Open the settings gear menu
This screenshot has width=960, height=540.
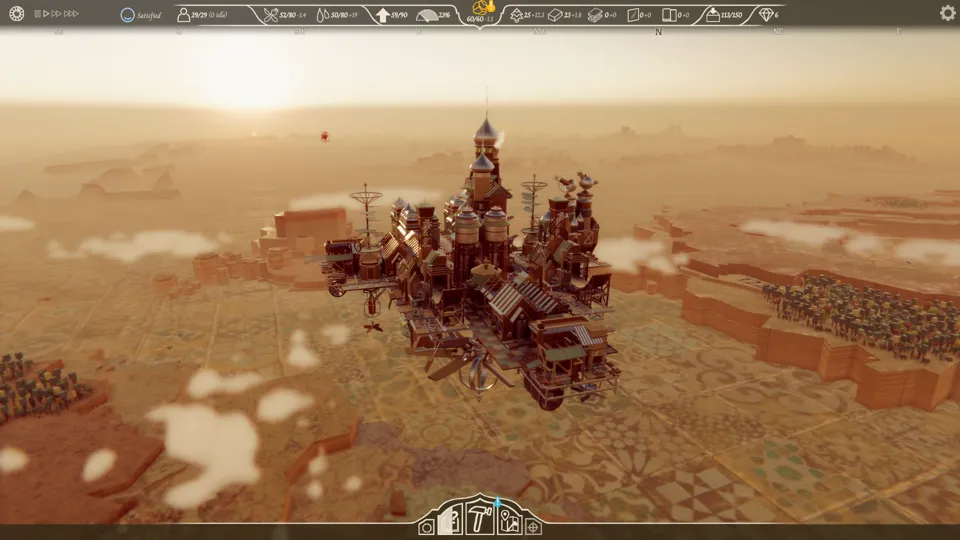(x=947, y=13)
